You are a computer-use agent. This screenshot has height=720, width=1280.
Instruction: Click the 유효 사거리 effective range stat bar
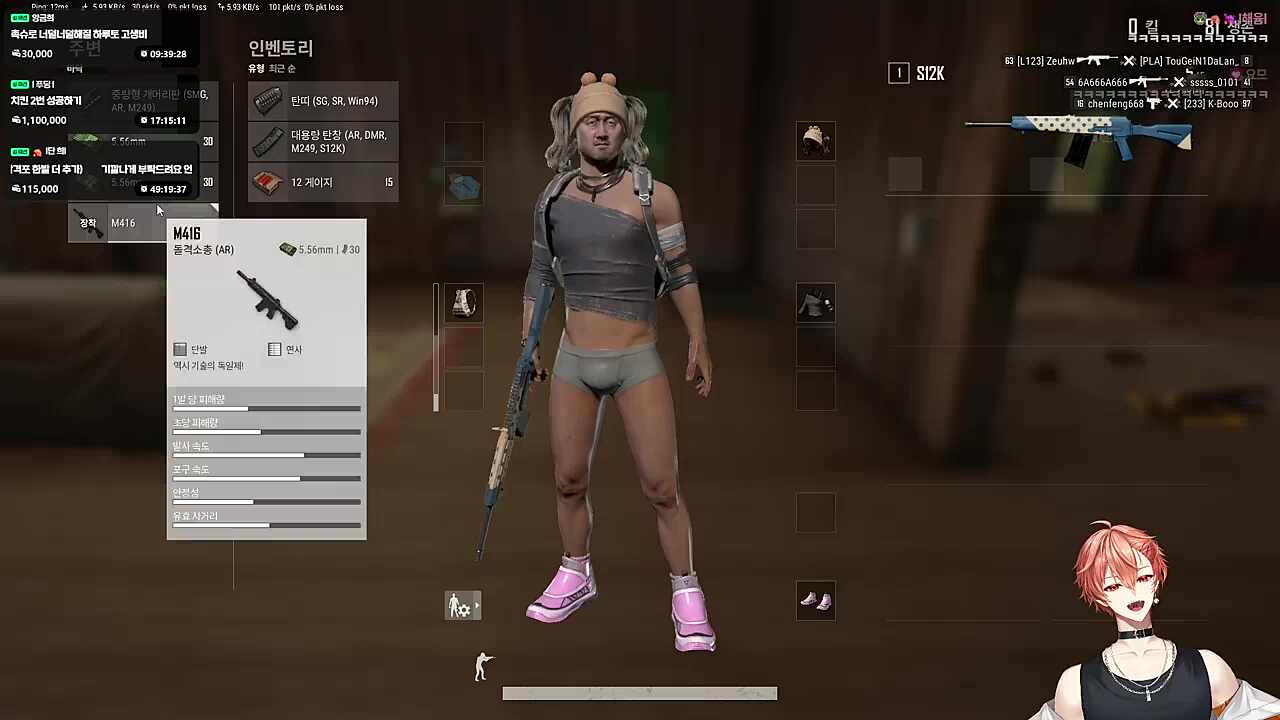[x=266, y=524]
